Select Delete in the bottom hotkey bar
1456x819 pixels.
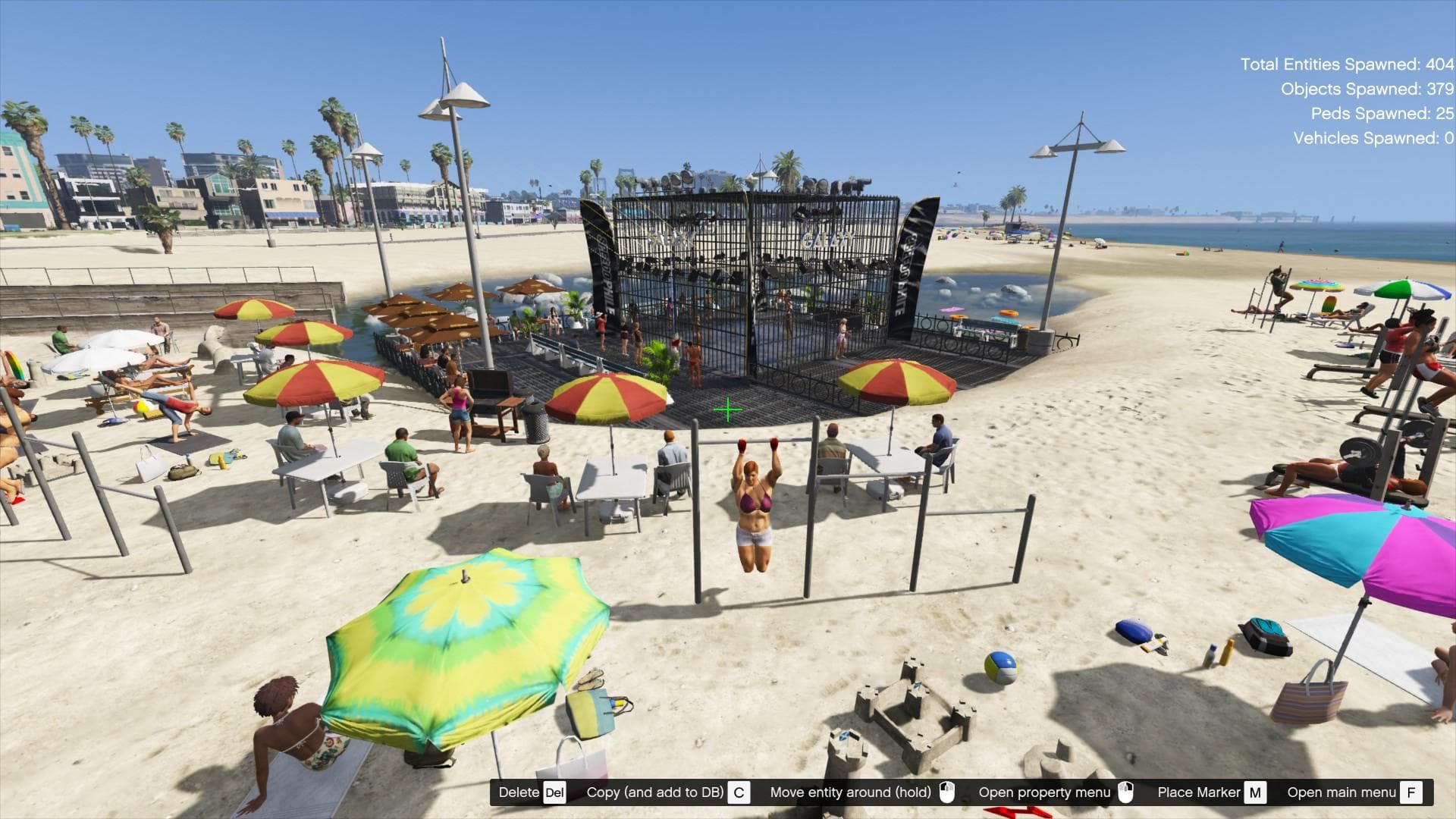[519, 792]
